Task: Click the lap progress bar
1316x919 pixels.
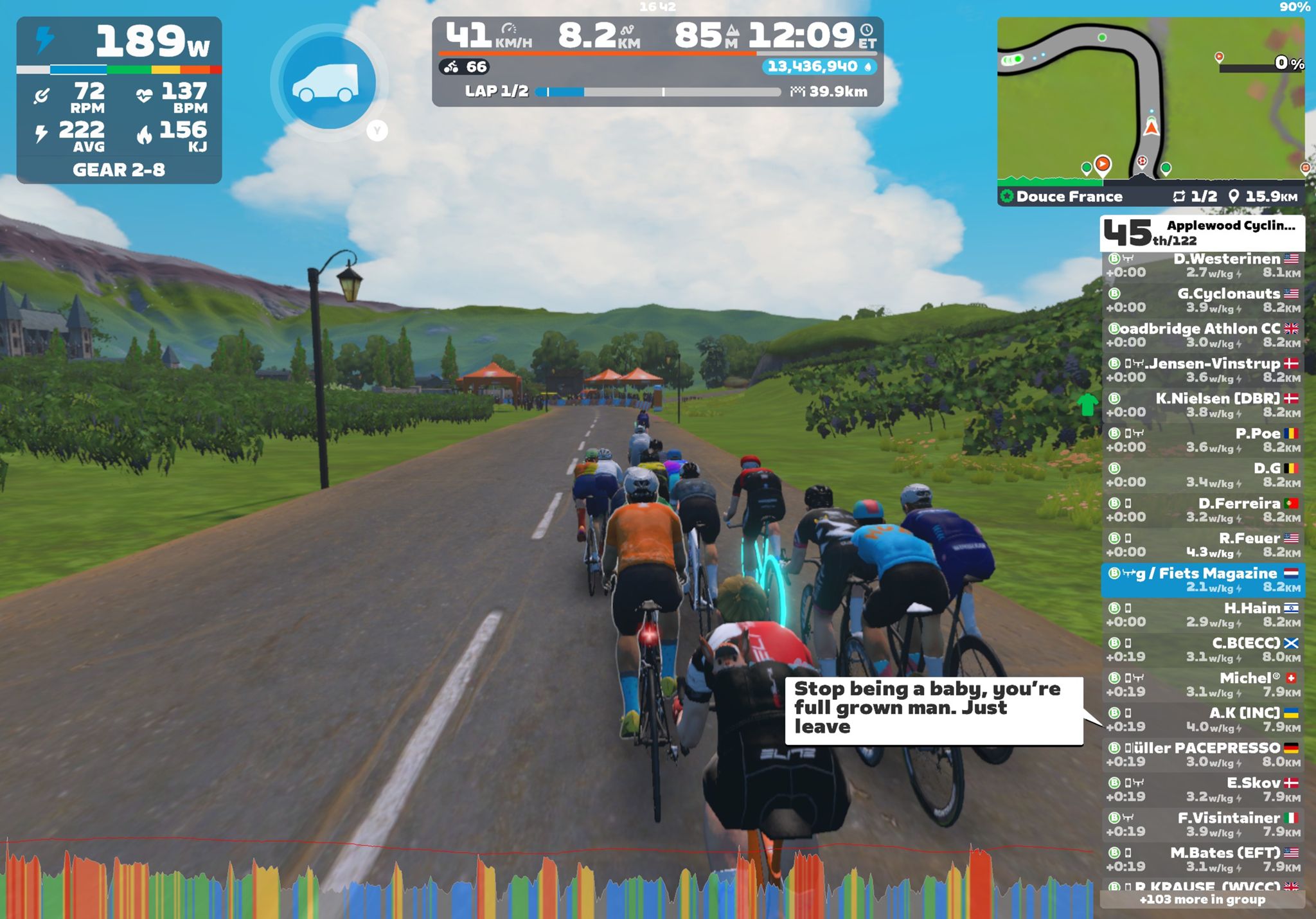Action: 657,92
